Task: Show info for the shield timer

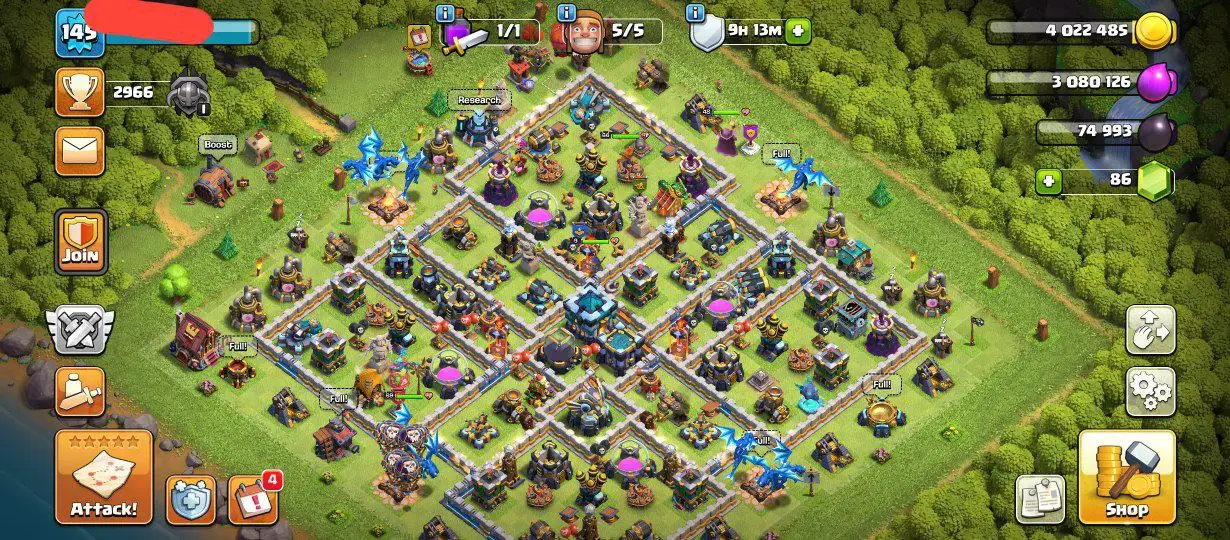Action: [695, 13]
